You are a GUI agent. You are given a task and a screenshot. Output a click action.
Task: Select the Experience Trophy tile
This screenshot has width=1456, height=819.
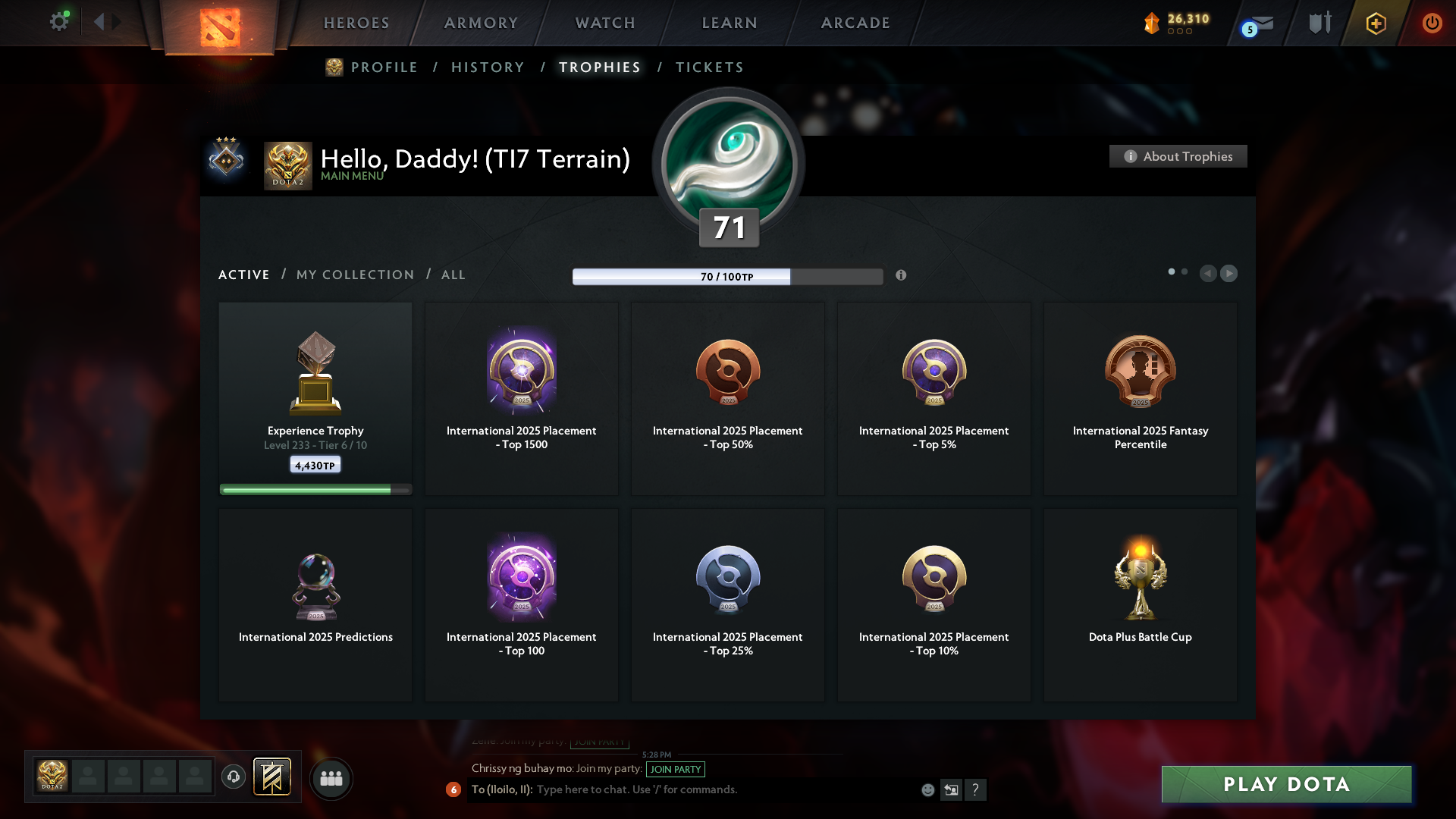point(315,399)
